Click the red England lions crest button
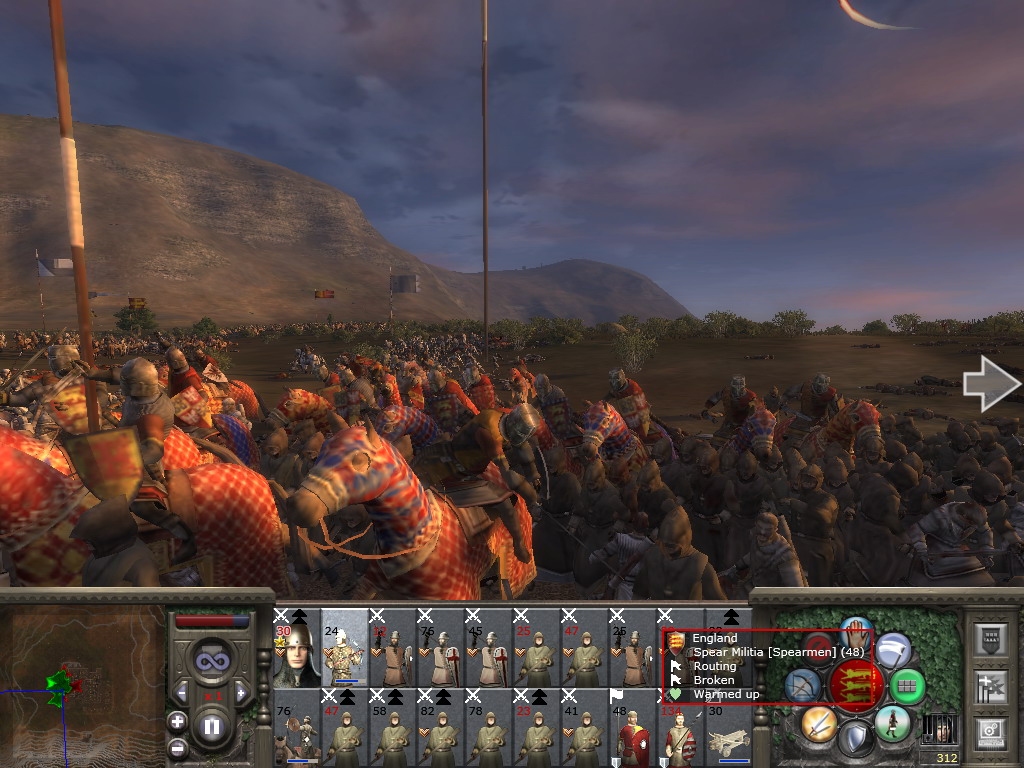Screen dimensions: 1024x768 855,686
